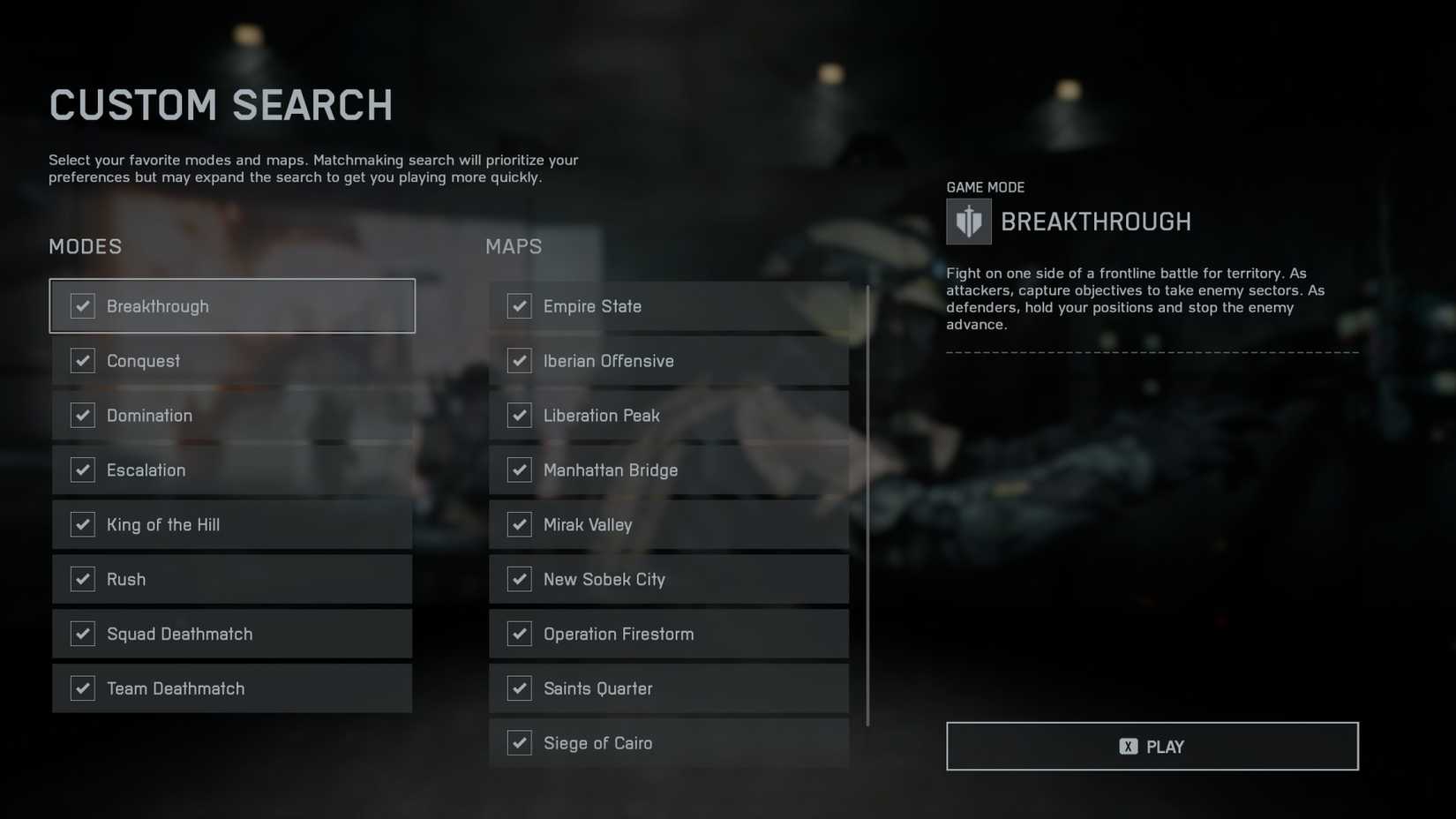Toggle the Rush mode checkbox
Image resolution: width=1456 pixels, height=819 pixels.
(x=82, y=579)
